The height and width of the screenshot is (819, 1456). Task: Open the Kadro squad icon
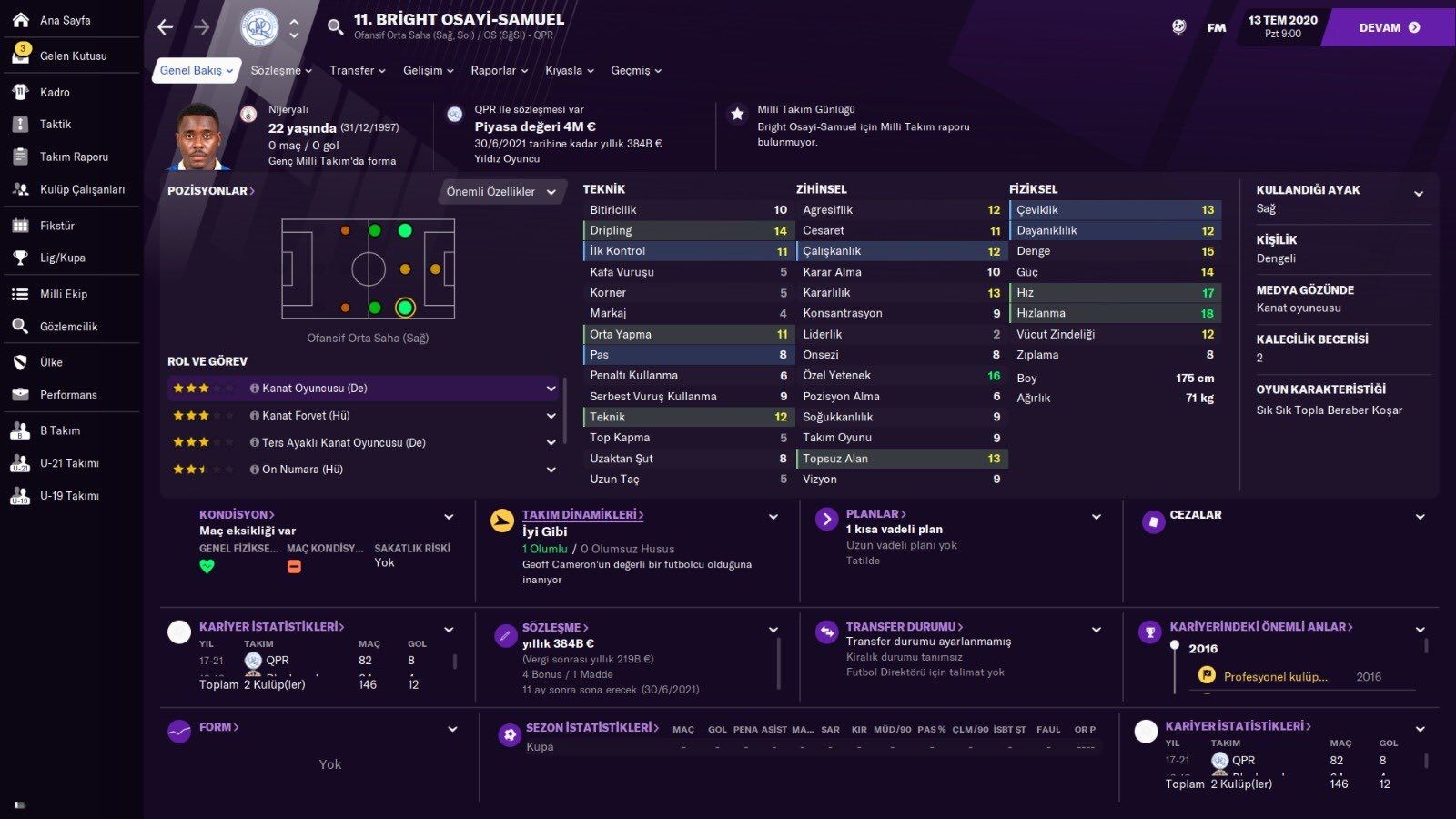tap(20, 91)
